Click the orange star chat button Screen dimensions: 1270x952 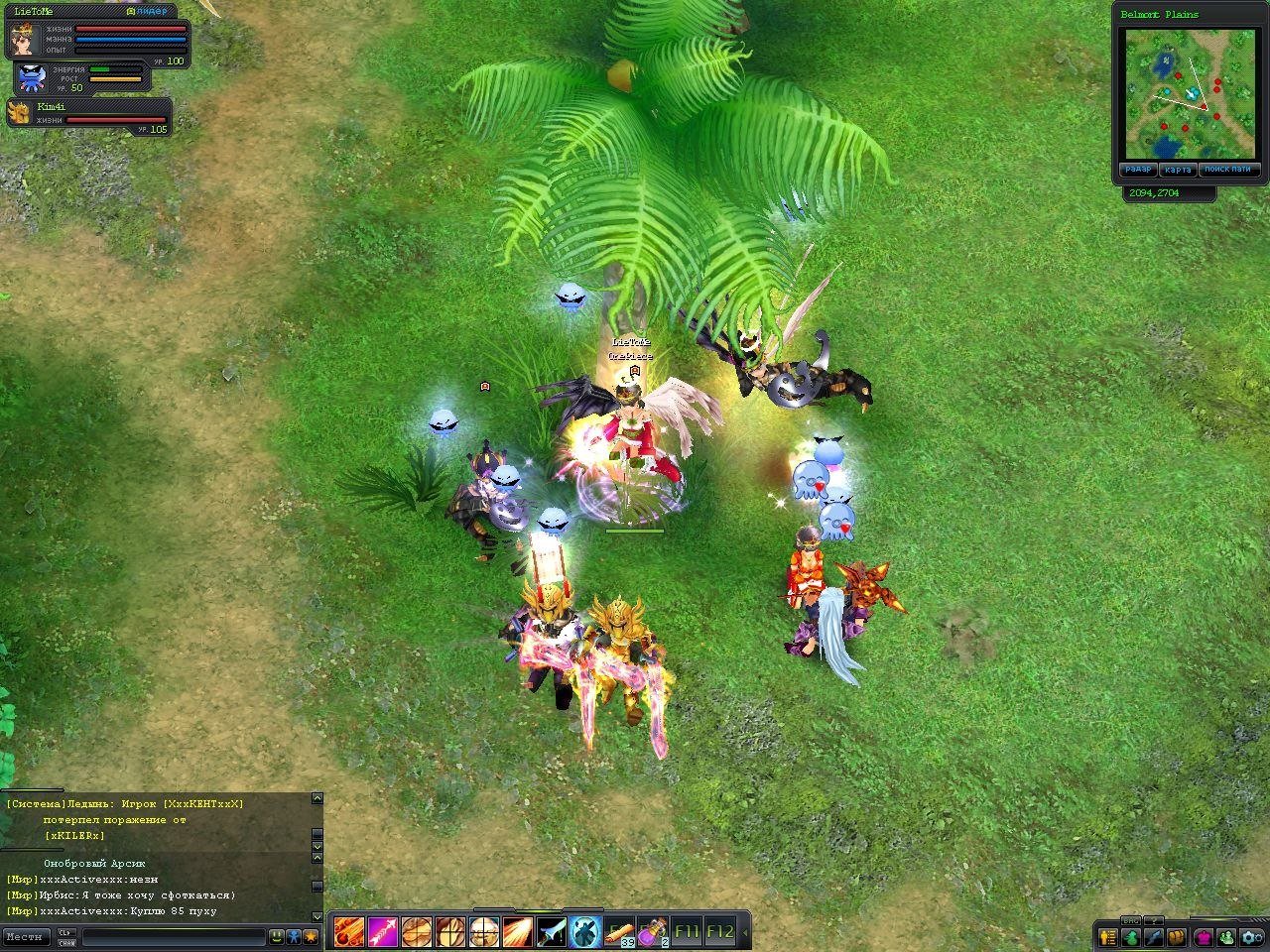point(311,935)
